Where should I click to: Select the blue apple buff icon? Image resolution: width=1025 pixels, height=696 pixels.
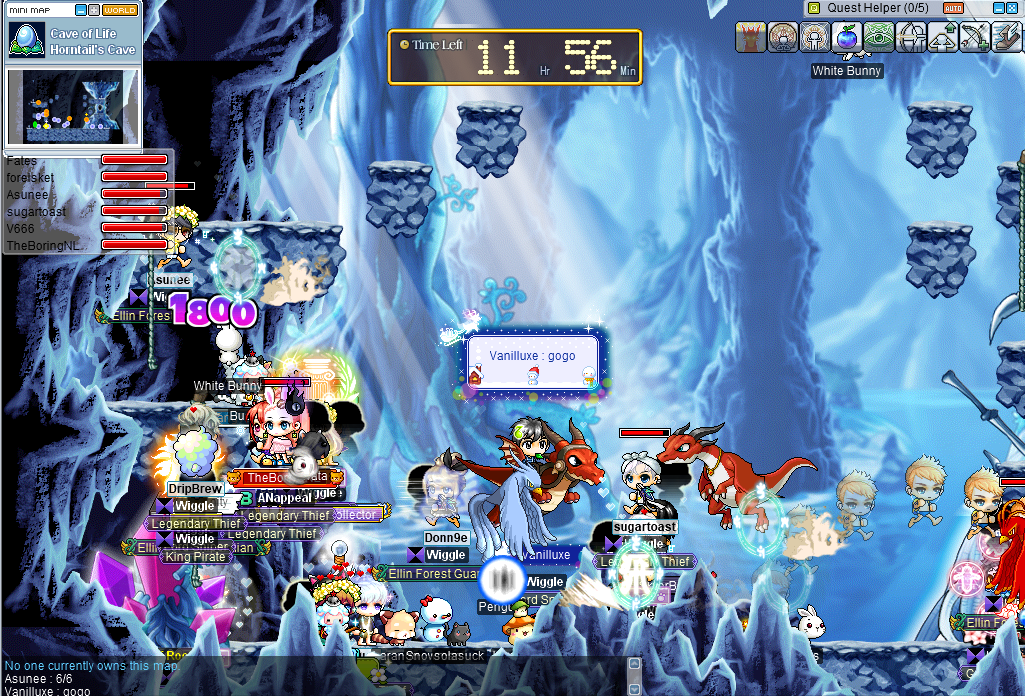point(847,37)
